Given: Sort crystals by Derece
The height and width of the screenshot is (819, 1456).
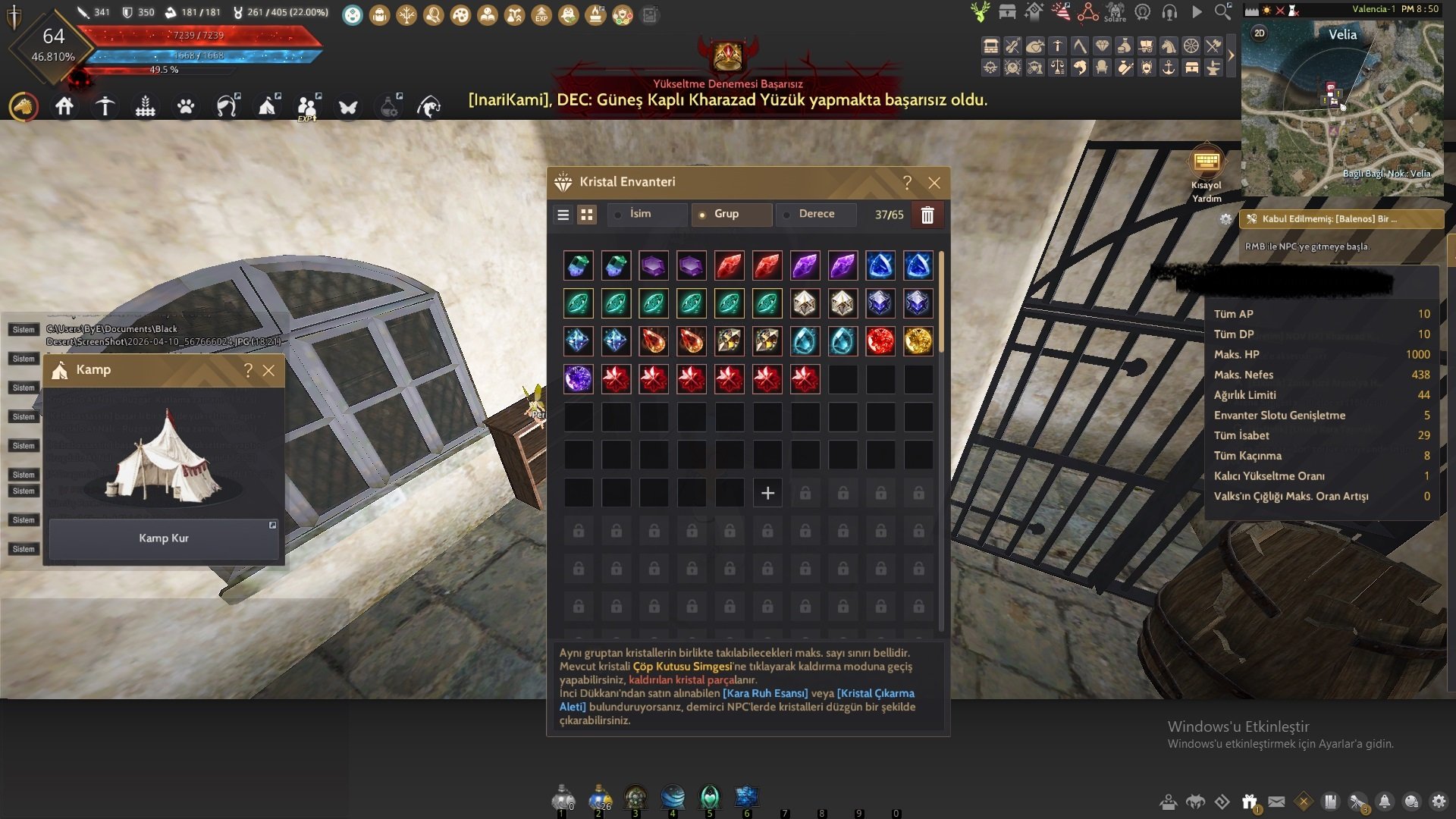Looking at the screenshot, I should 817,214.
